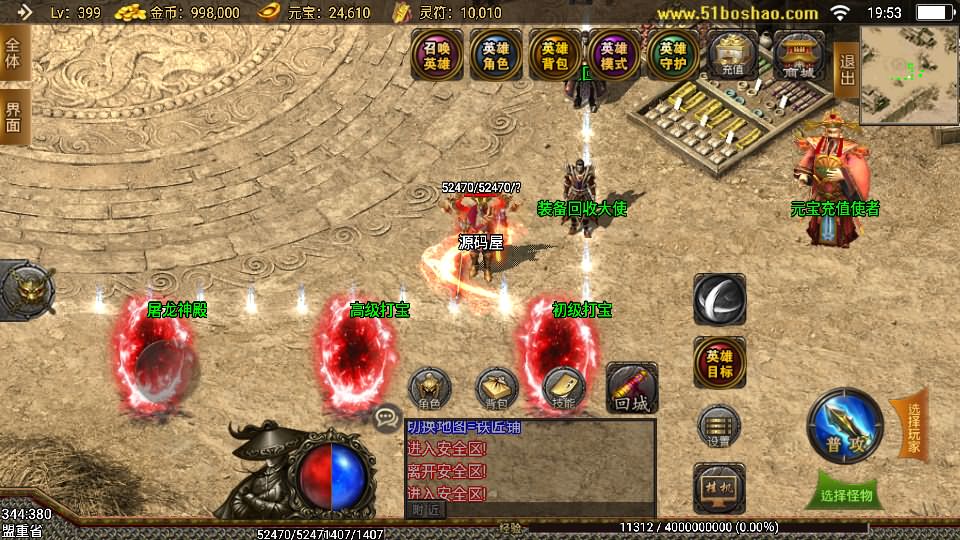Open the 英雄目标 hero target button

click(719, 363)
